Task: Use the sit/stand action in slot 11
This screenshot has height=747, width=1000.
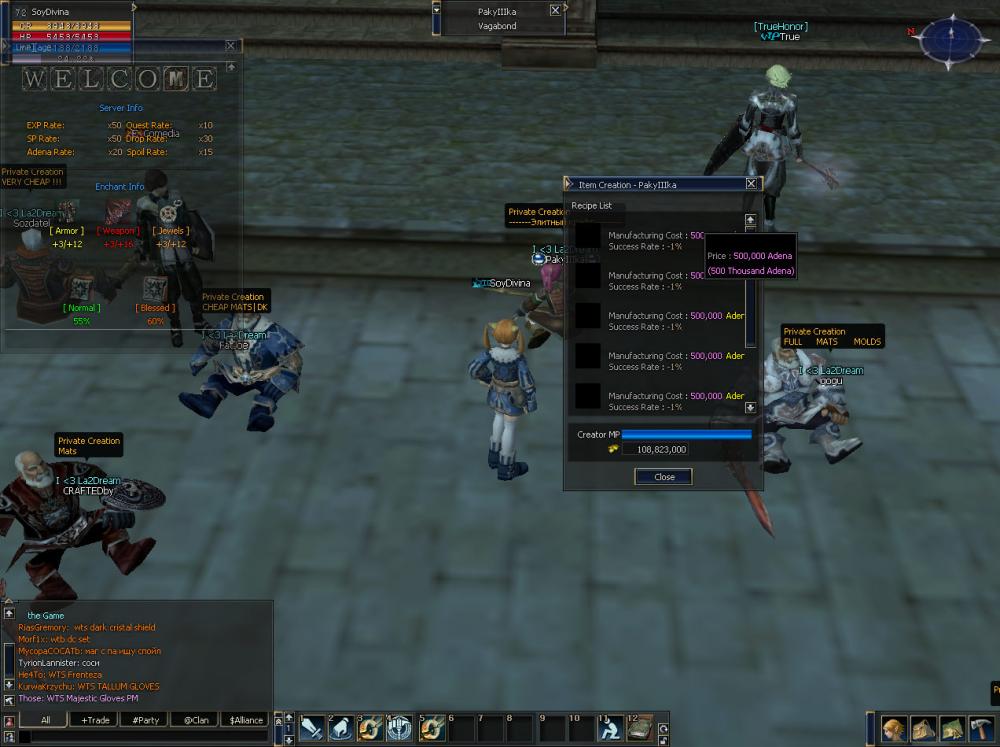Action: [x=609, y=728]
